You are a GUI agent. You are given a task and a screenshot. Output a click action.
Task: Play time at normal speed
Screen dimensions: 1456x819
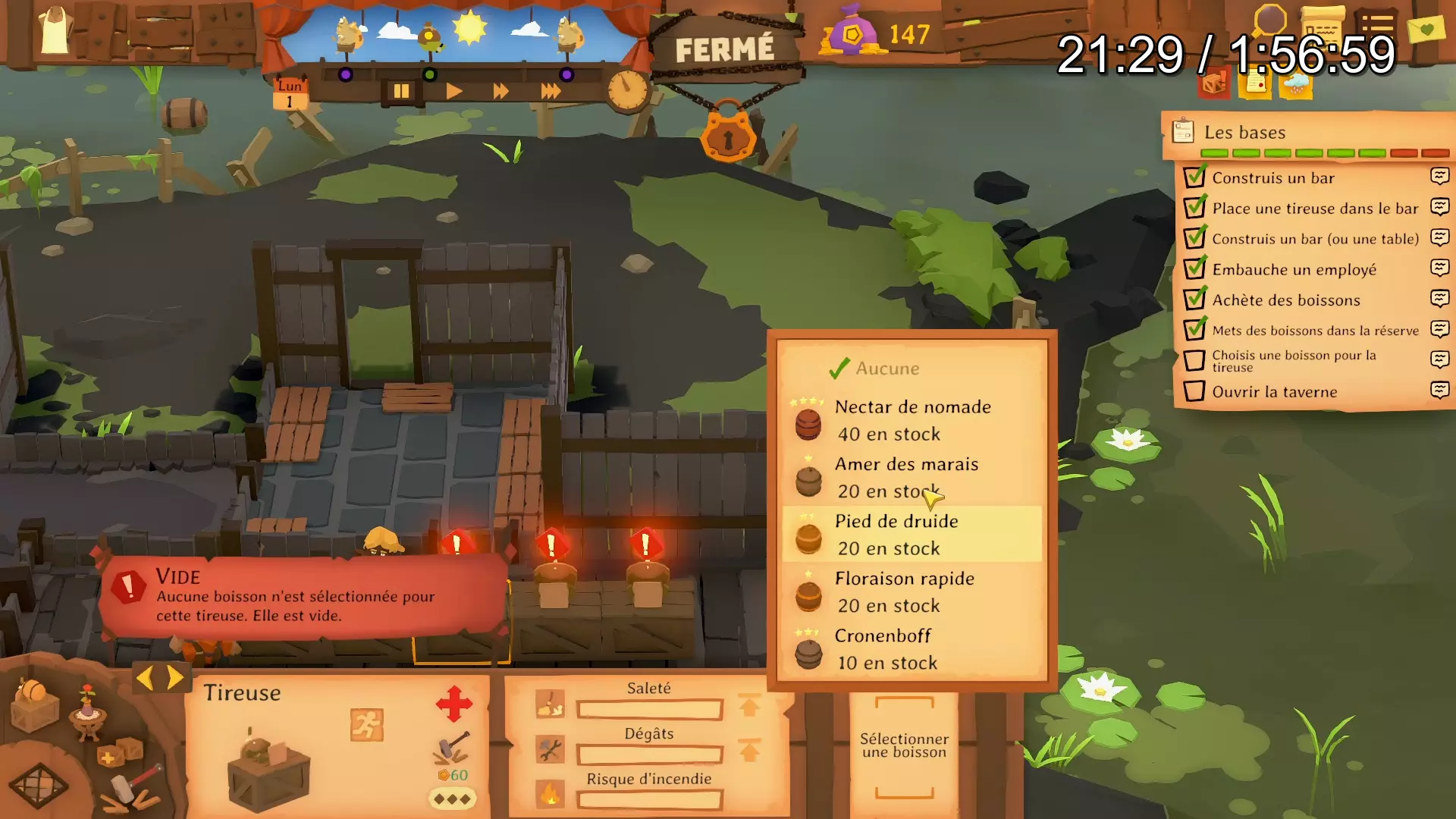click(x=454, y=92)
